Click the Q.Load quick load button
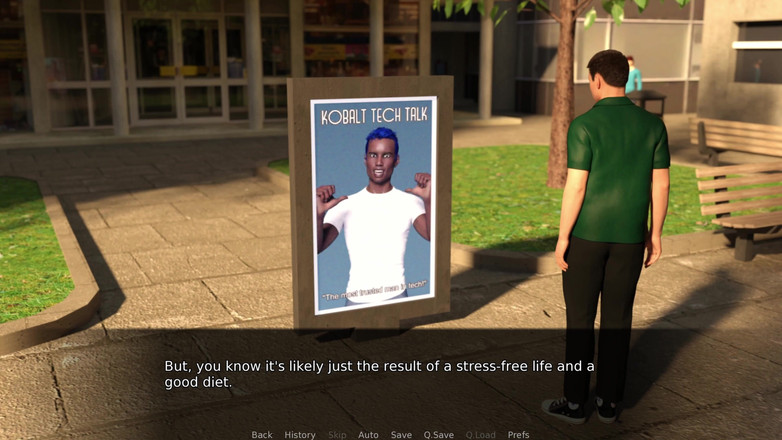782x440 pixels. [x=480, y=435]
